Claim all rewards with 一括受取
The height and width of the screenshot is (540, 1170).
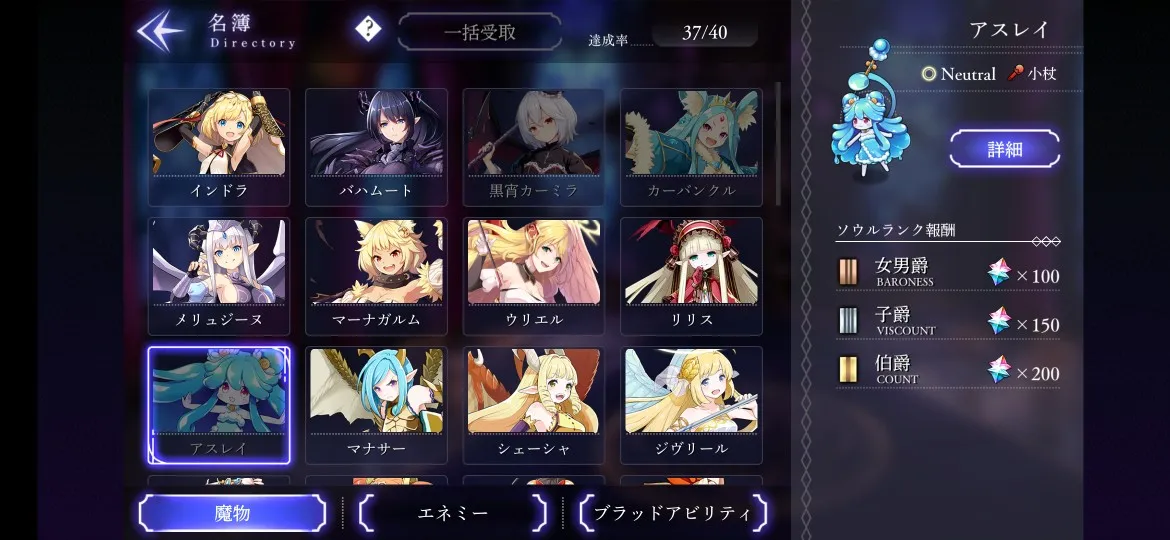[x=479, y=32]
